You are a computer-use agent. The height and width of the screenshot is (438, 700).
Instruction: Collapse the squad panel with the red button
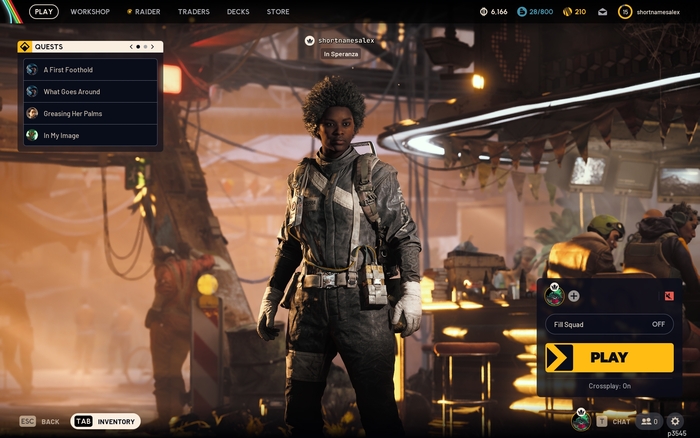click(669, 295)
